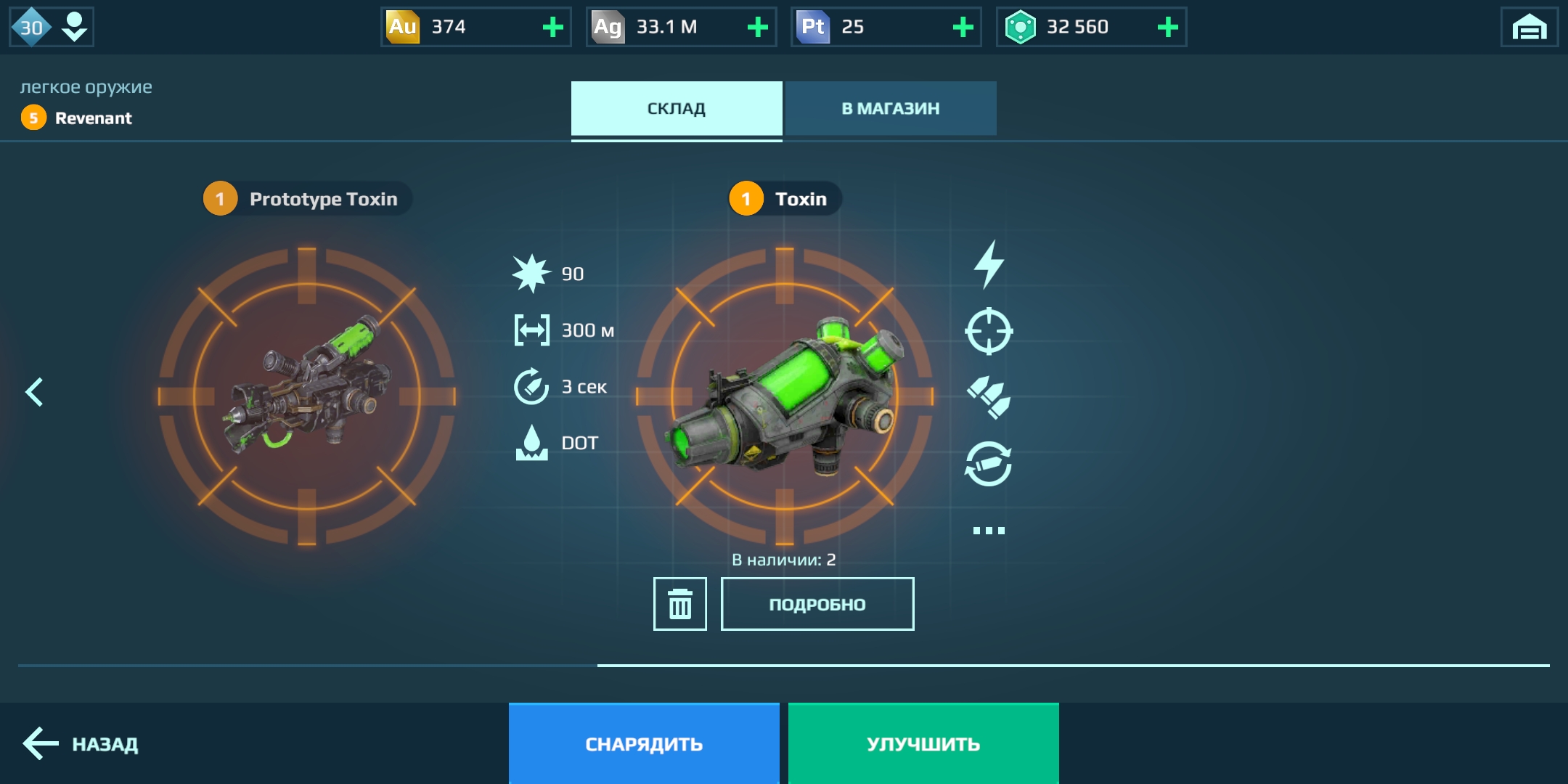Add more Au gold currency

pos(552,28)
